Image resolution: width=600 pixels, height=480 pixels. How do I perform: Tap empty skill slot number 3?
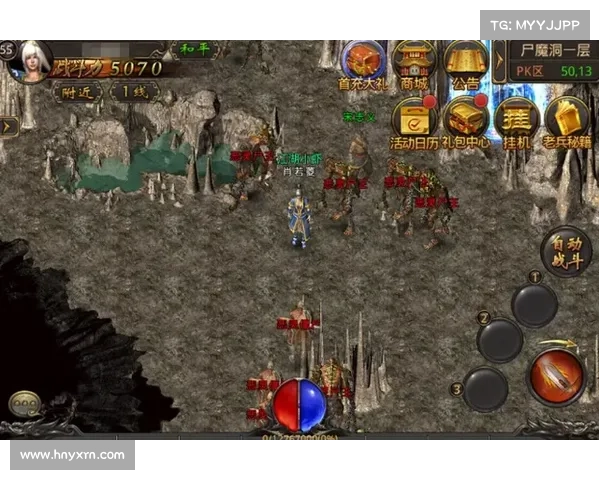(x=485, y=388)
